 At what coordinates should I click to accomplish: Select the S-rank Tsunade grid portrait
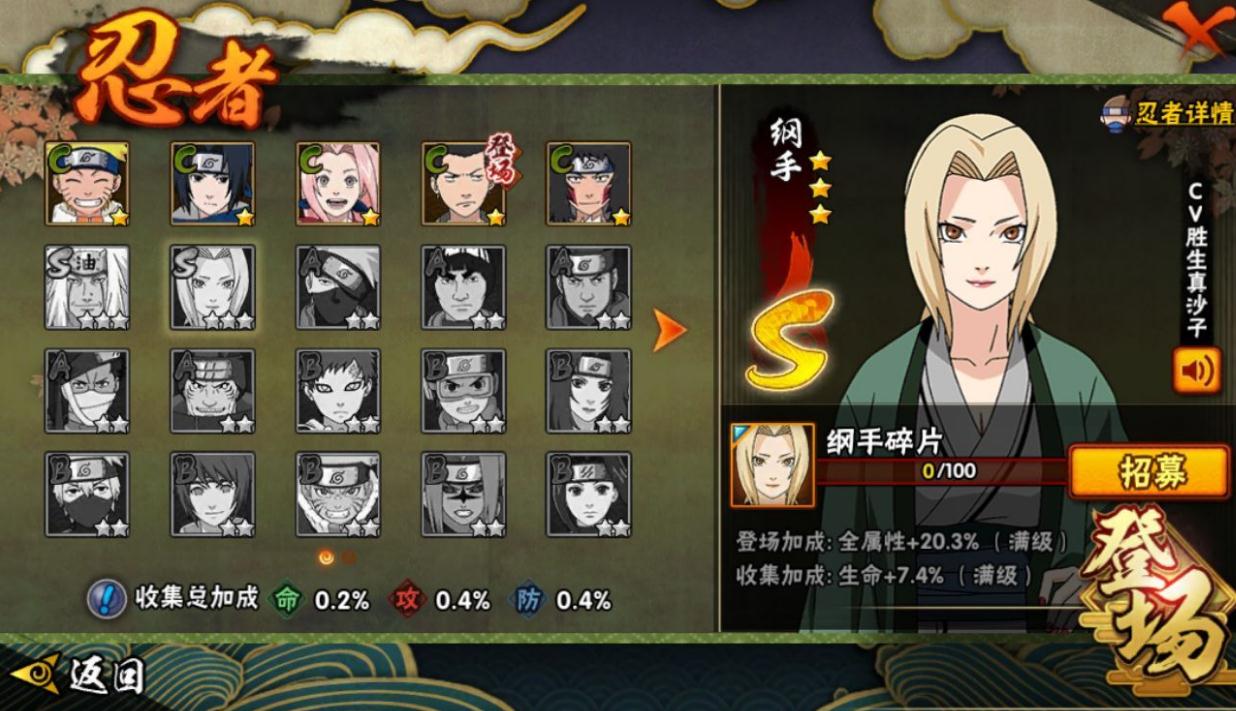pos(212,287)
